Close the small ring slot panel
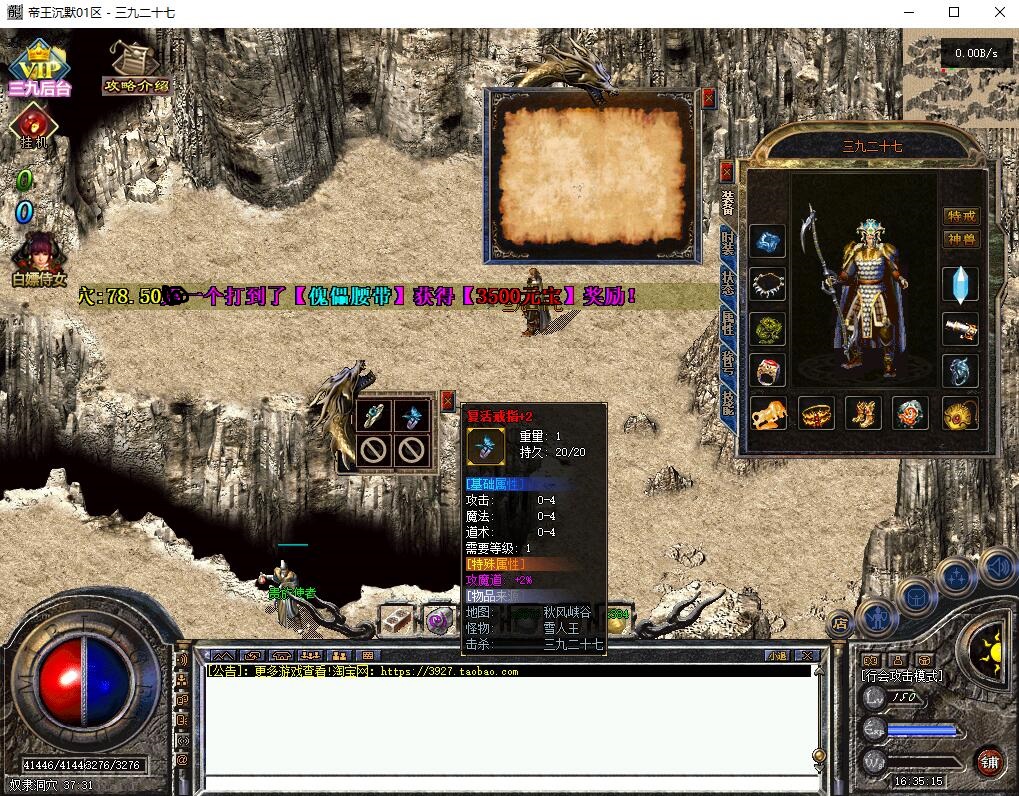This screenshot has height=796, width=1019. pyautogui.click(x=447, y=399)
